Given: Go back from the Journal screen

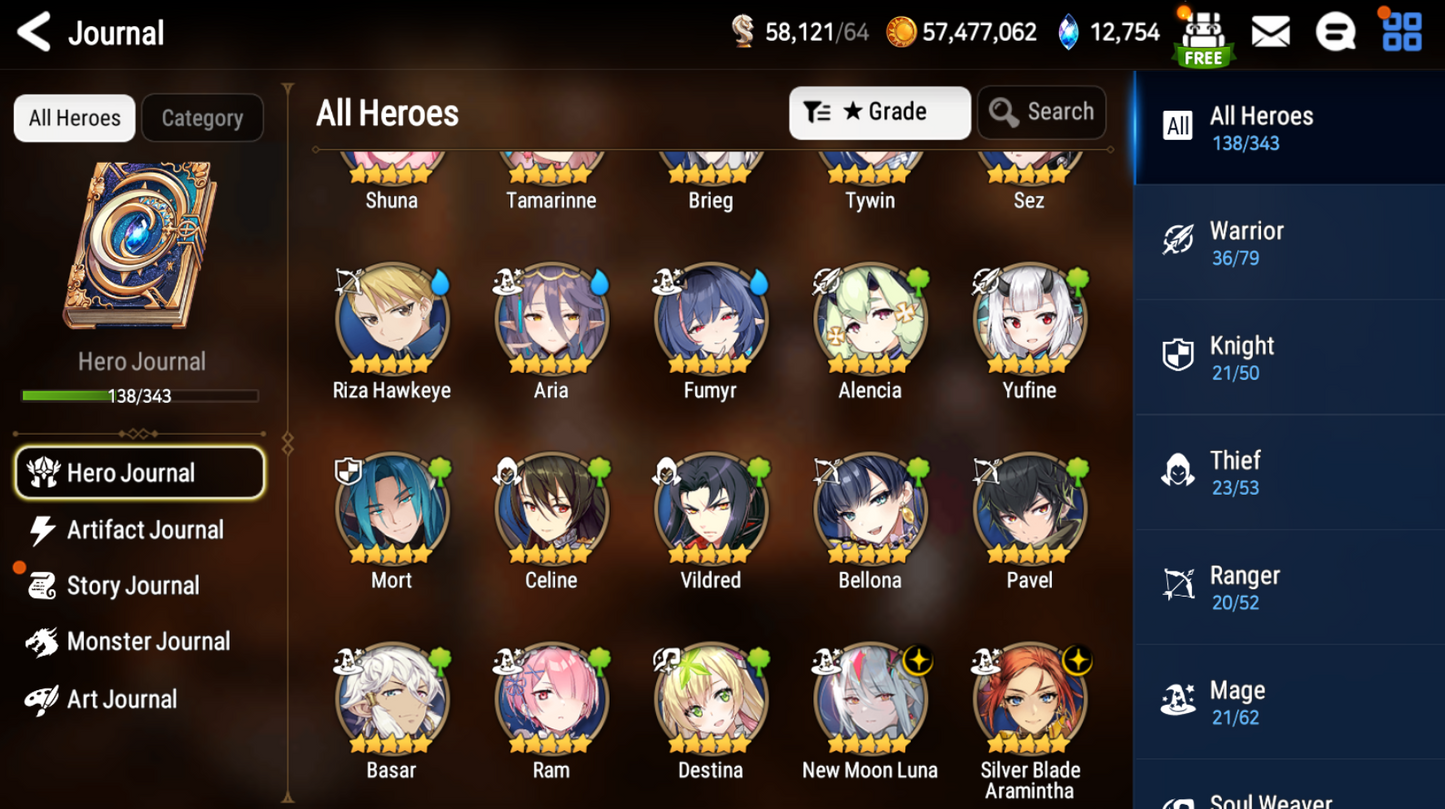Looking at the screenshot, I should coord(35,32).
